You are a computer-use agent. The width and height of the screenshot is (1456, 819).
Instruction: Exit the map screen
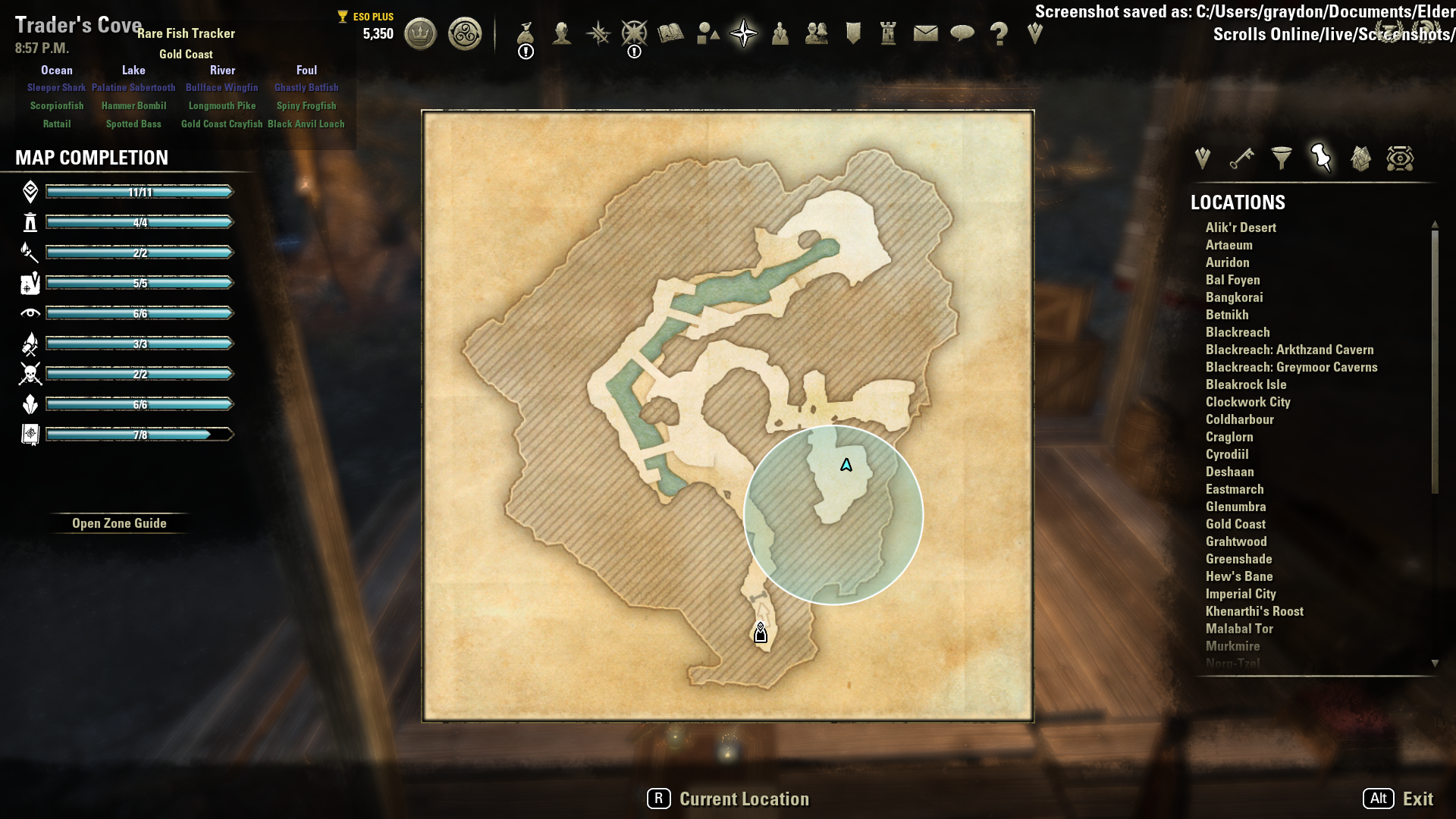coord(1417,799)
